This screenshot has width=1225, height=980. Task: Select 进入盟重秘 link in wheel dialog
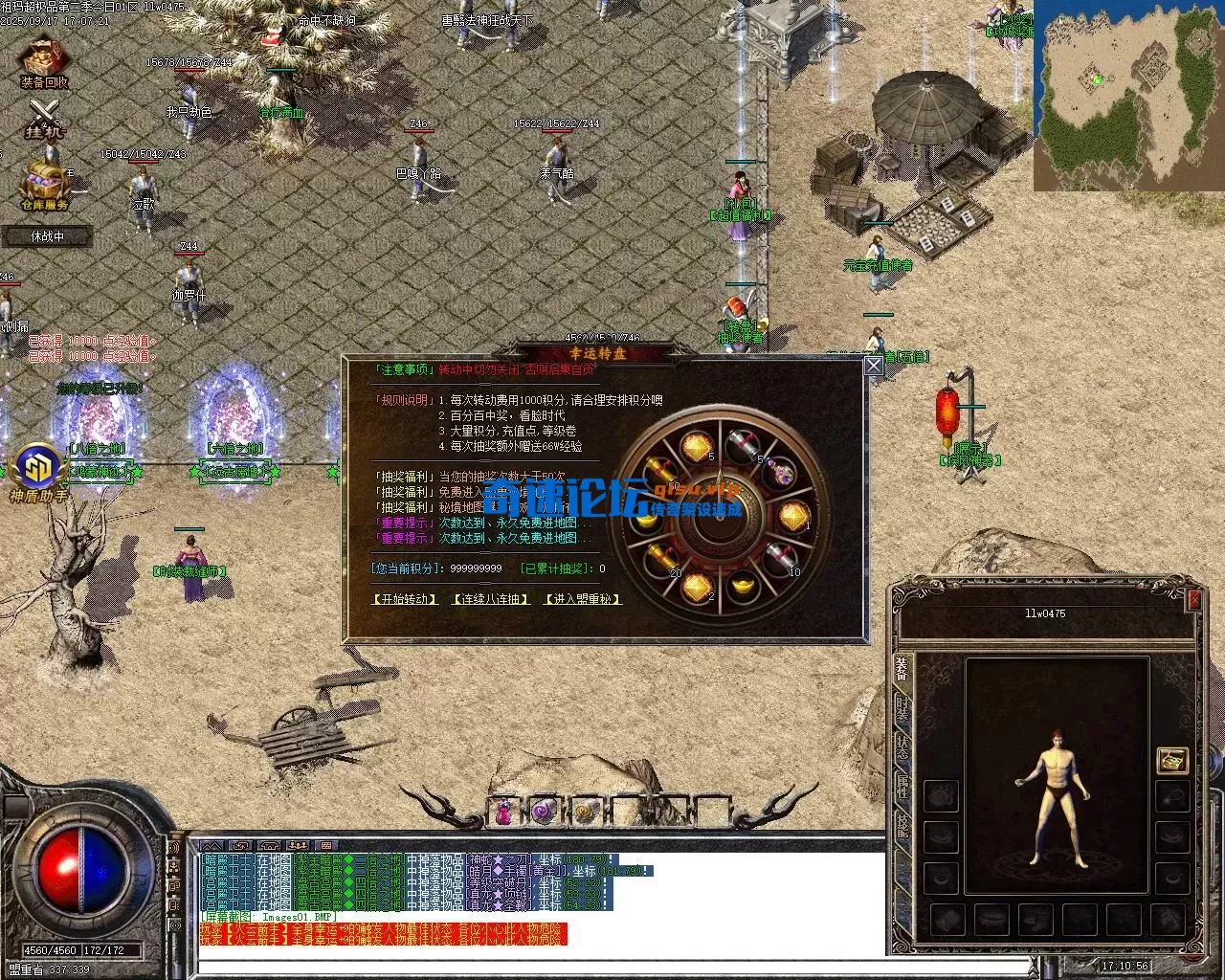pyautogui.click(x=583, y=599)
